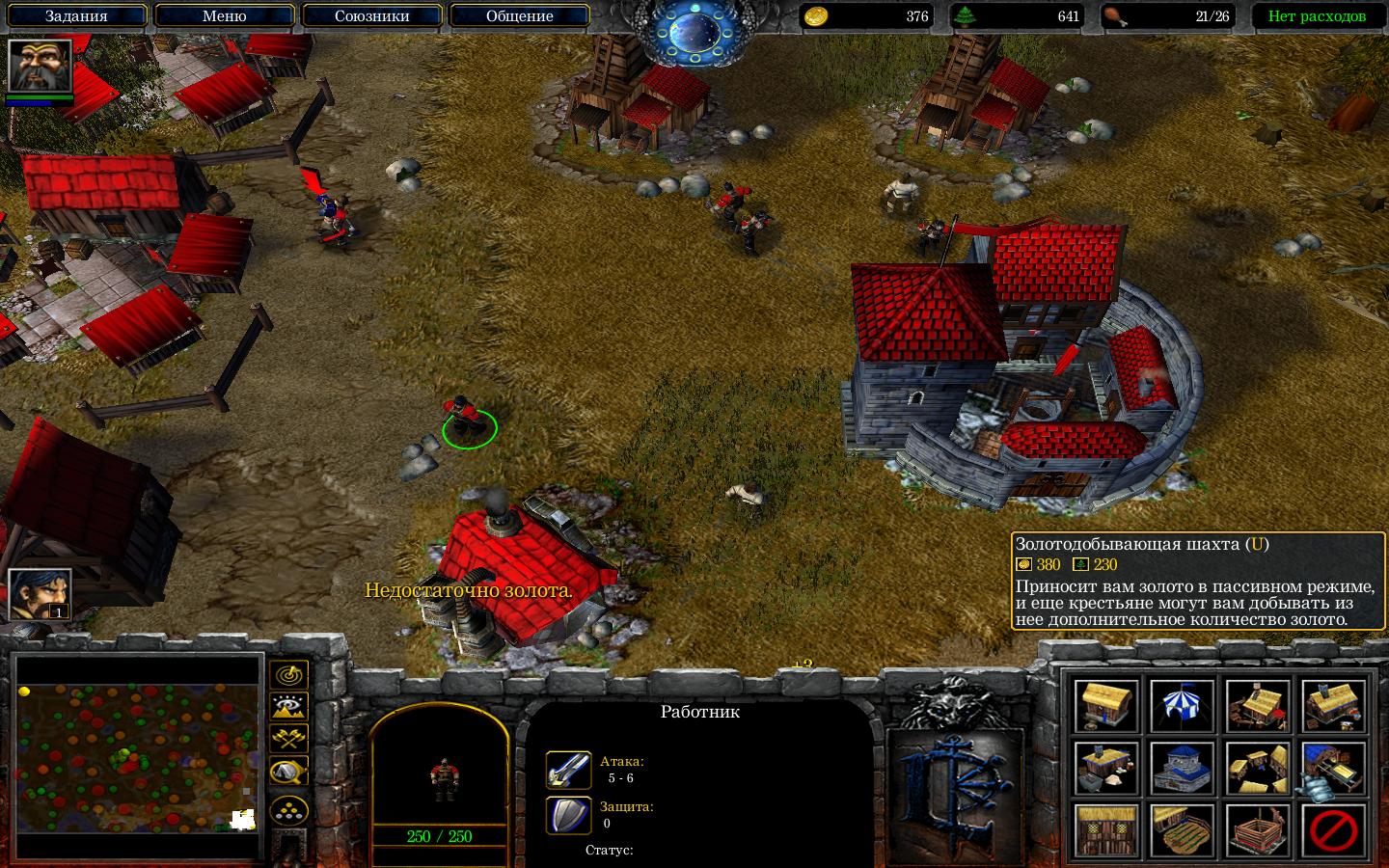Build the gold mine with cart
Screen dimensions: 1389x868
pos(1334,768)
